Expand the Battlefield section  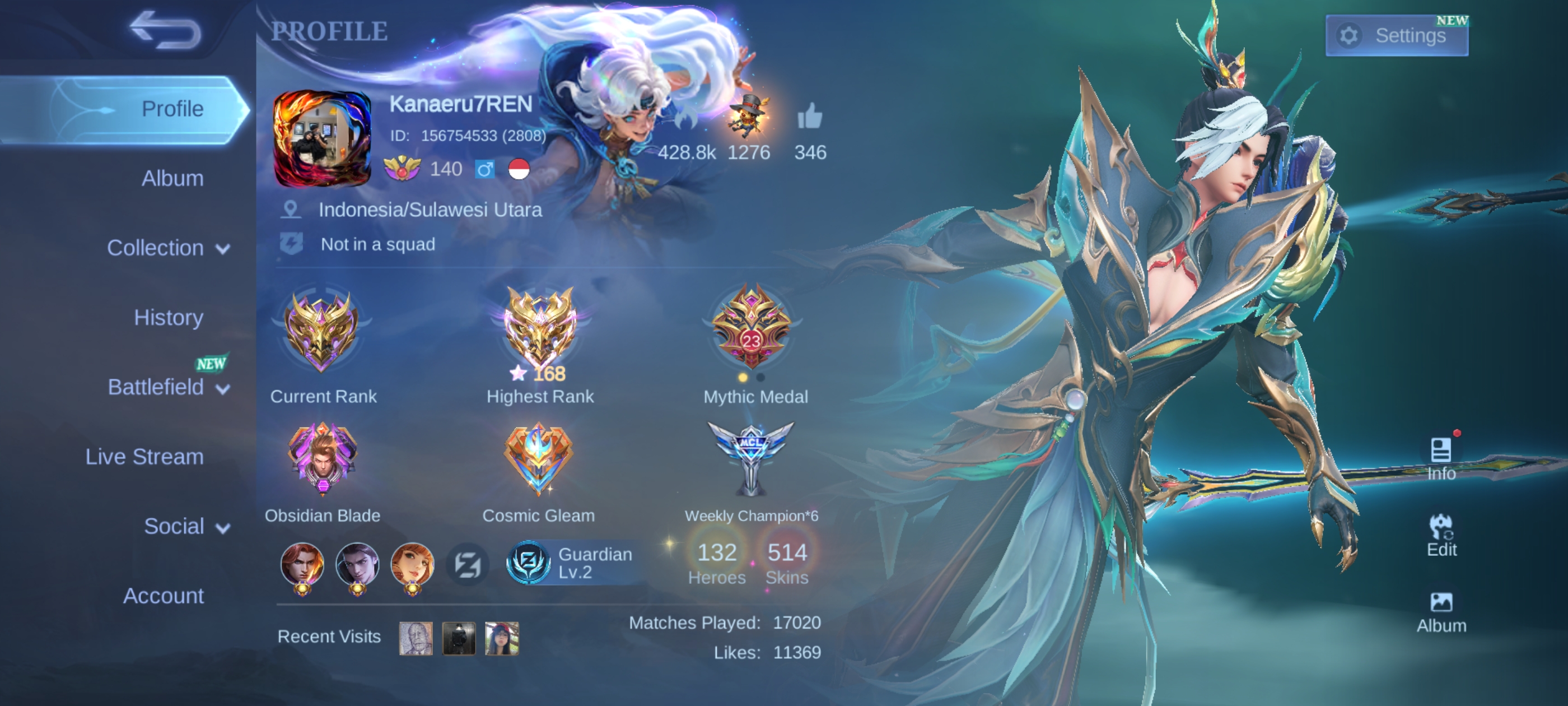[167, 387]
